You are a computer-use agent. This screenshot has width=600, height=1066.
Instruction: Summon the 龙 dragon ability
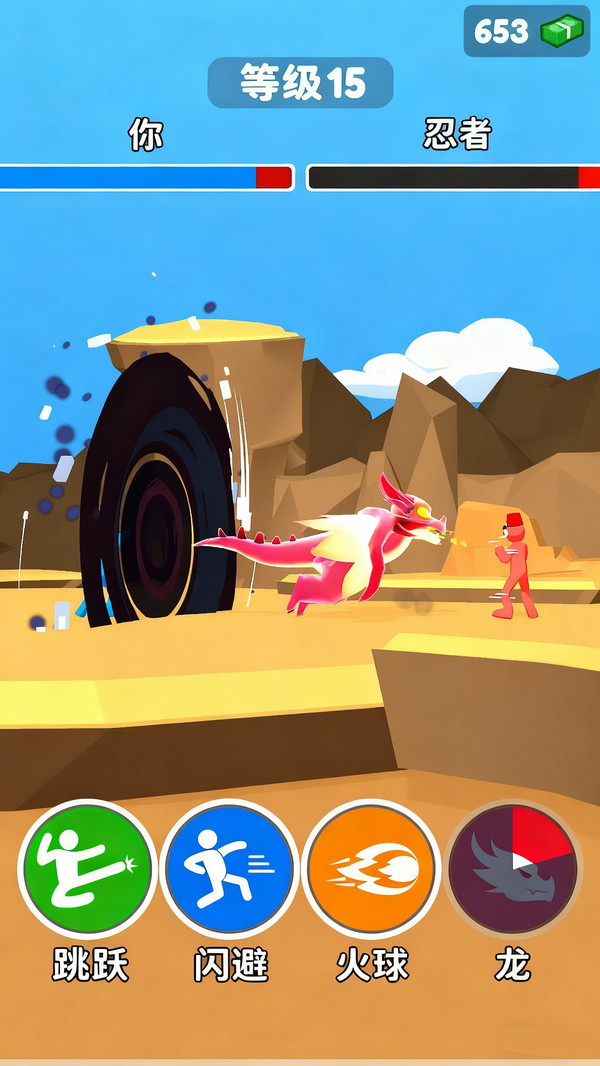tap(512, 868)
